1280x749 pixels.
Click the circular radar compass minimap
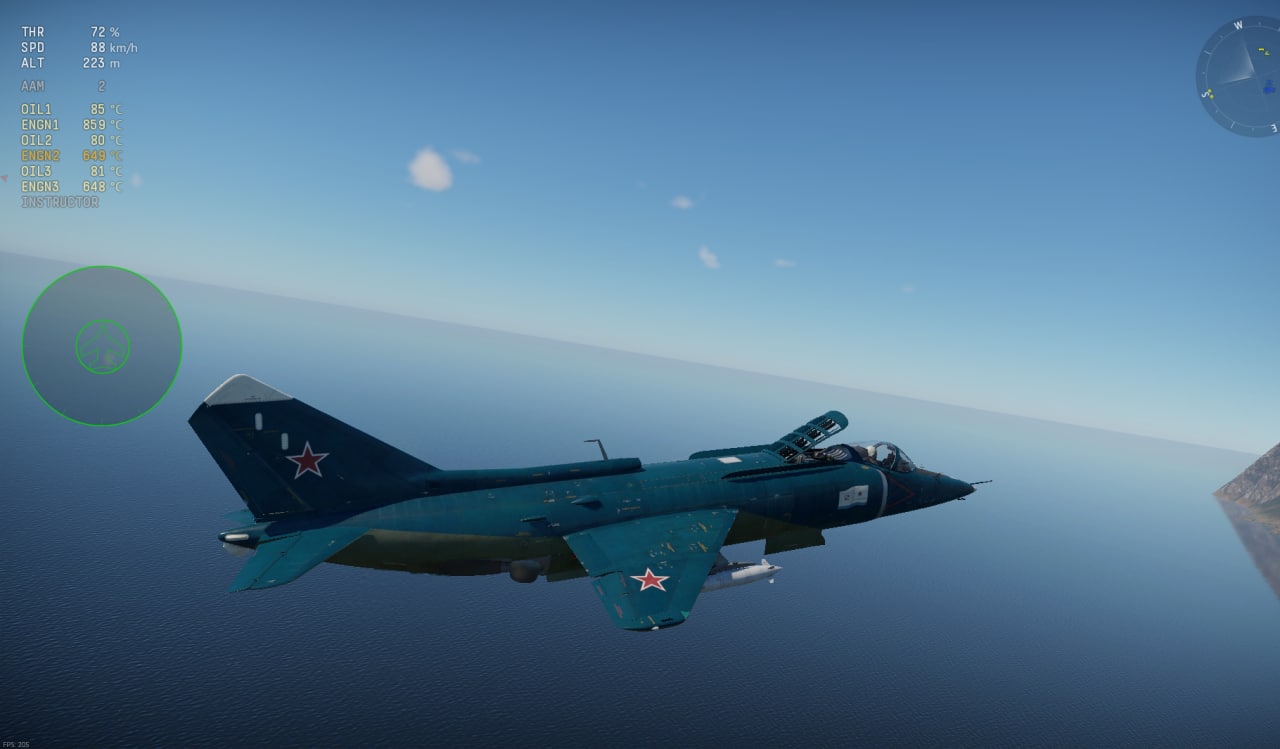pyautogui.click(x=1238, y=77)
